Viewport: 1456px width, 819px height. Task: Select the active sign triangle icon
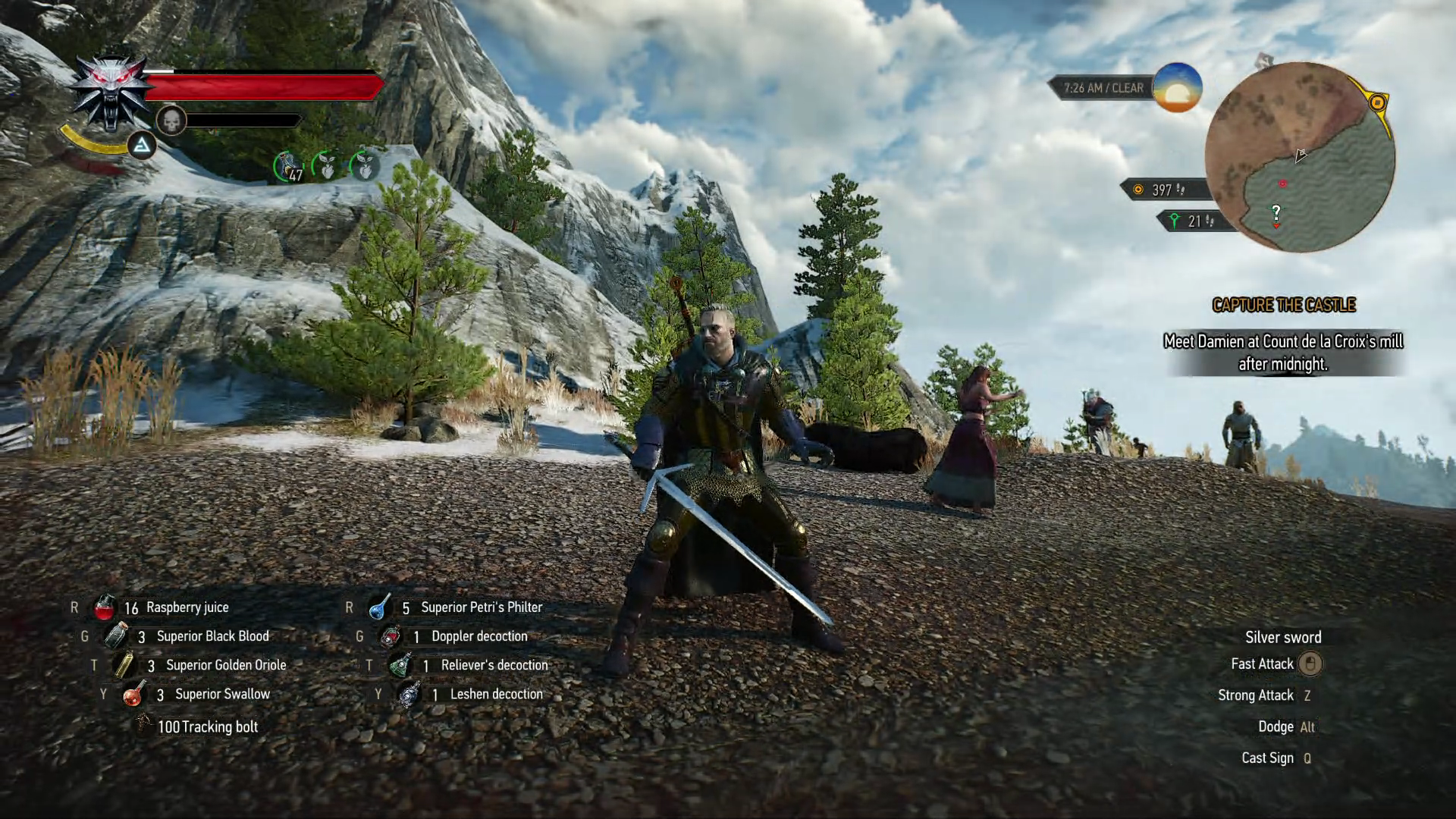tap(141, 145)
